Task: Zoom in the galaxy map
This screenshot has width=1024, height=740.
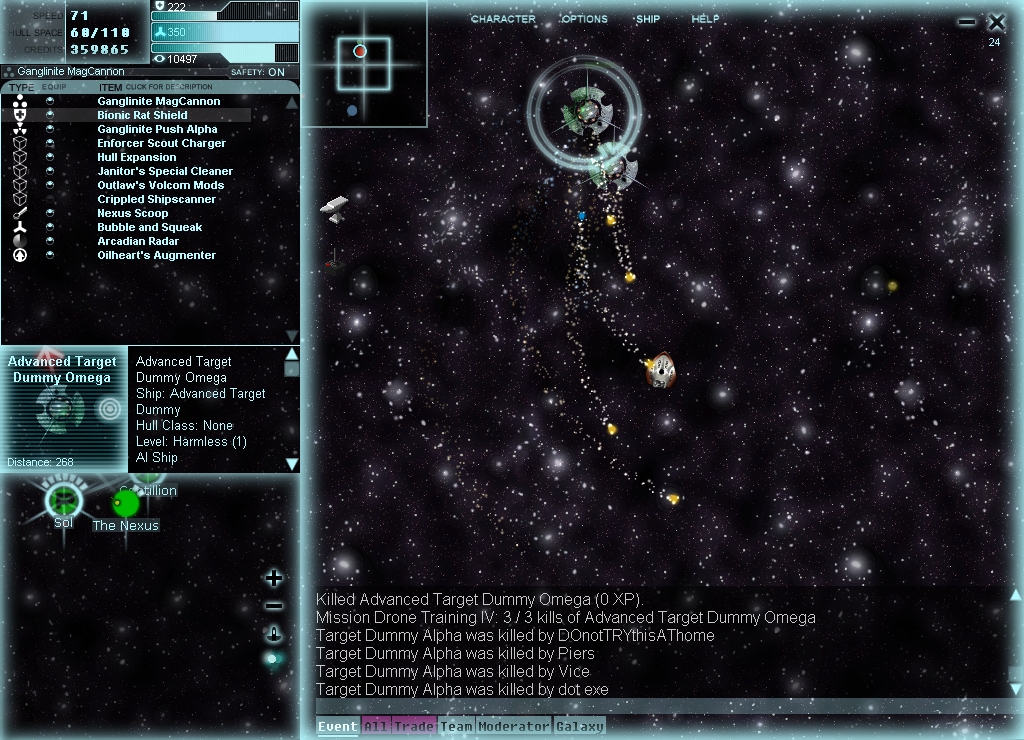Action: pyautogui.click(x=274, y=578)
